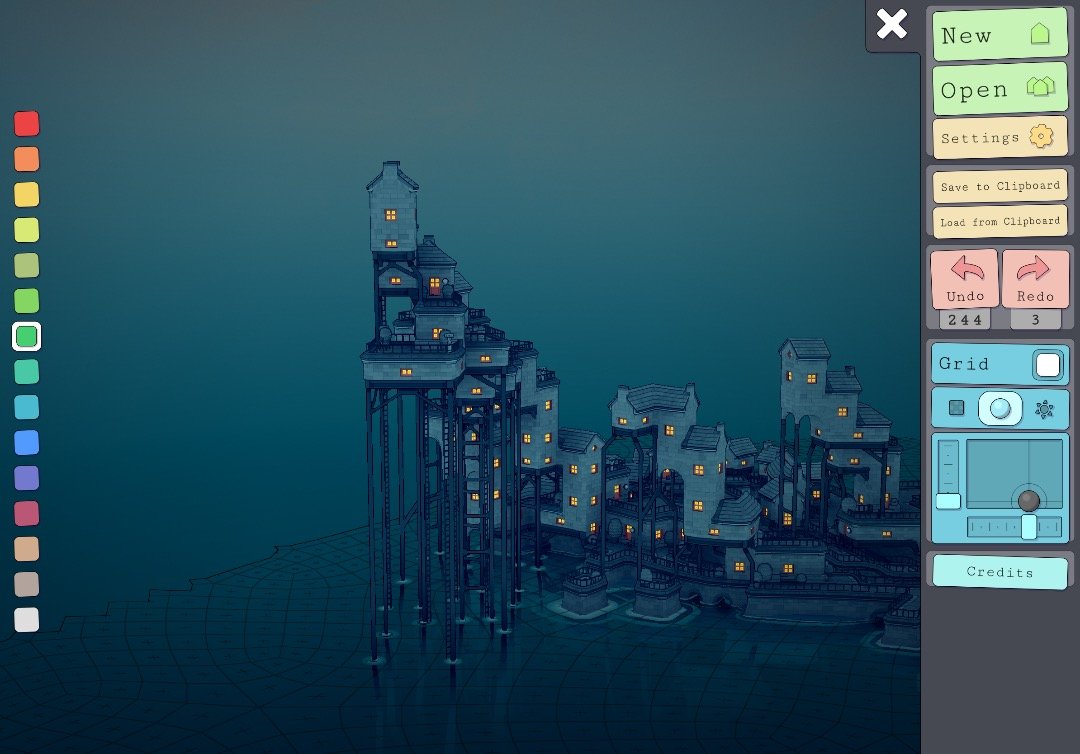The image size is (1080, 754).
Task: Toggle the Grid checkbox
Action: click(1047, 365)
